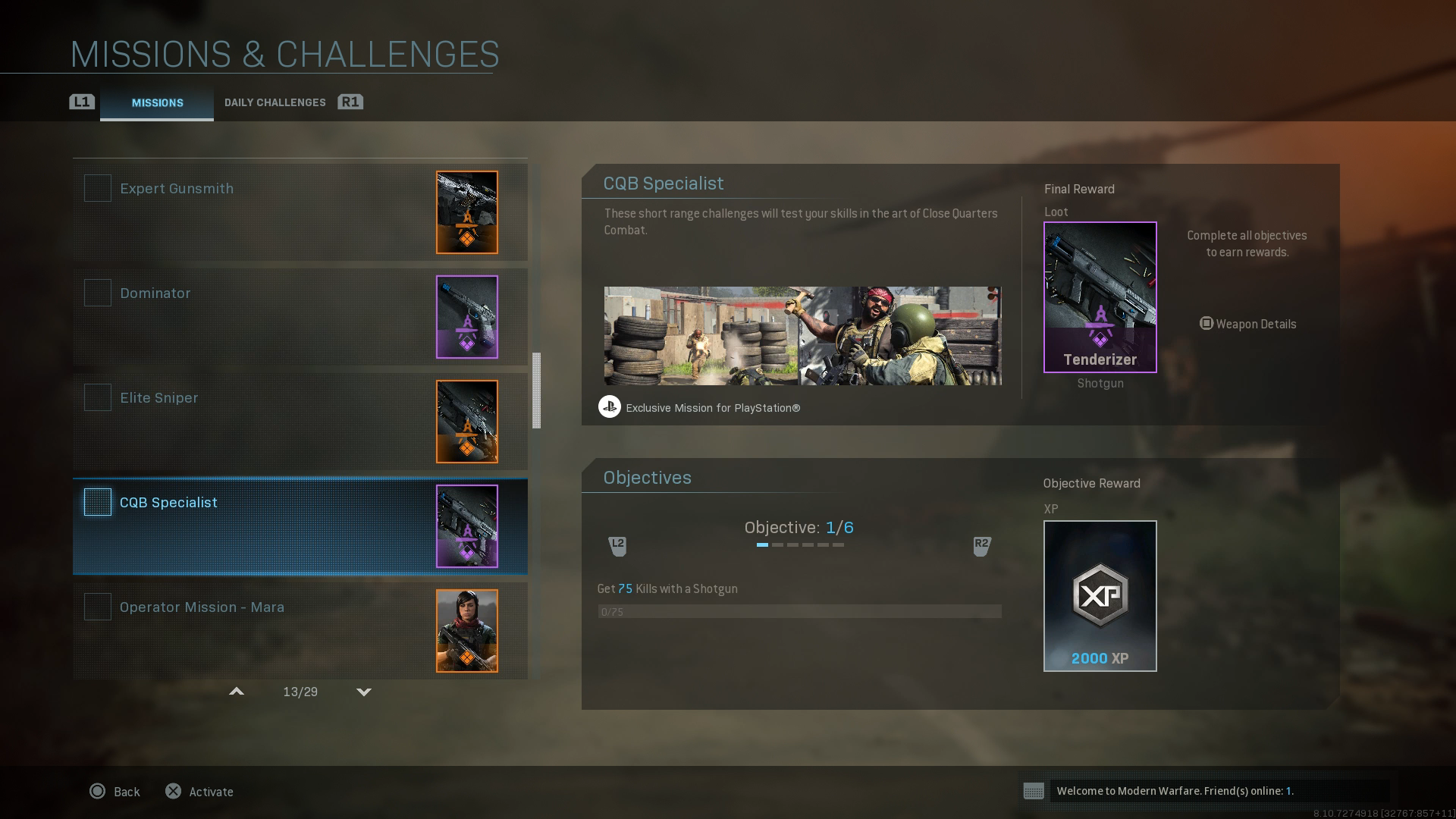Activate the CQB Specialist mission
Viewport: 1456px width, 819px height.
[199, 791]
